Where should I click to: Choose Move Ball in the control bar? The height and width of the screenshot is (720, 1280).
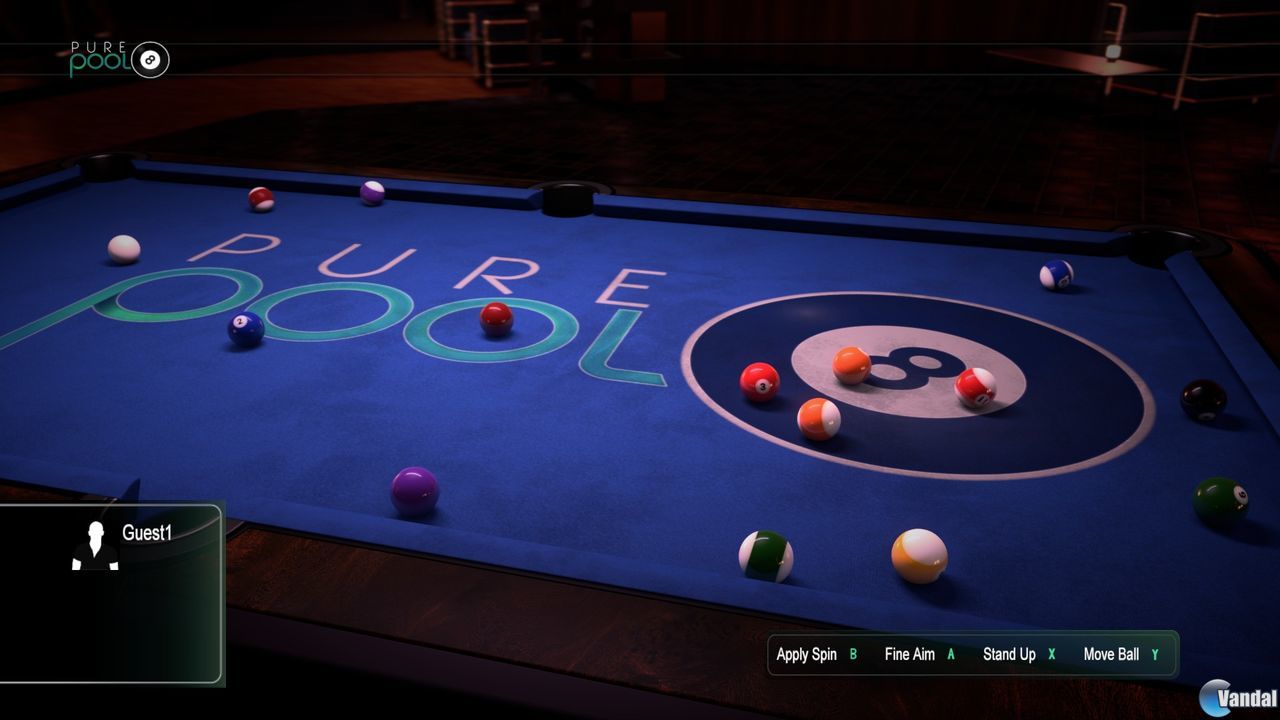click(1113, 654)
